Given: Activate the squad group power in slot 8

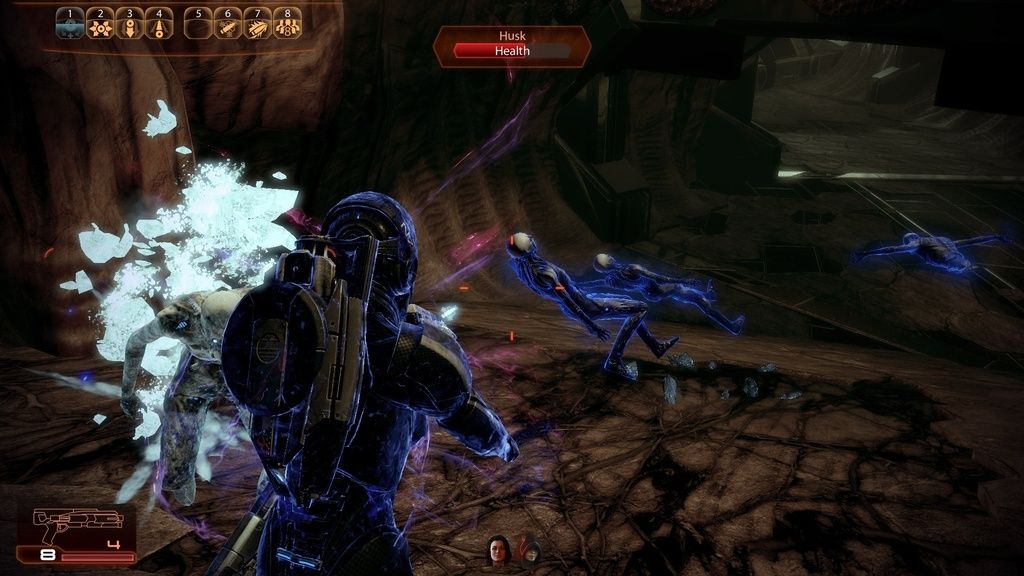Looking at the screenshot, I should click(x=287, y=24).
